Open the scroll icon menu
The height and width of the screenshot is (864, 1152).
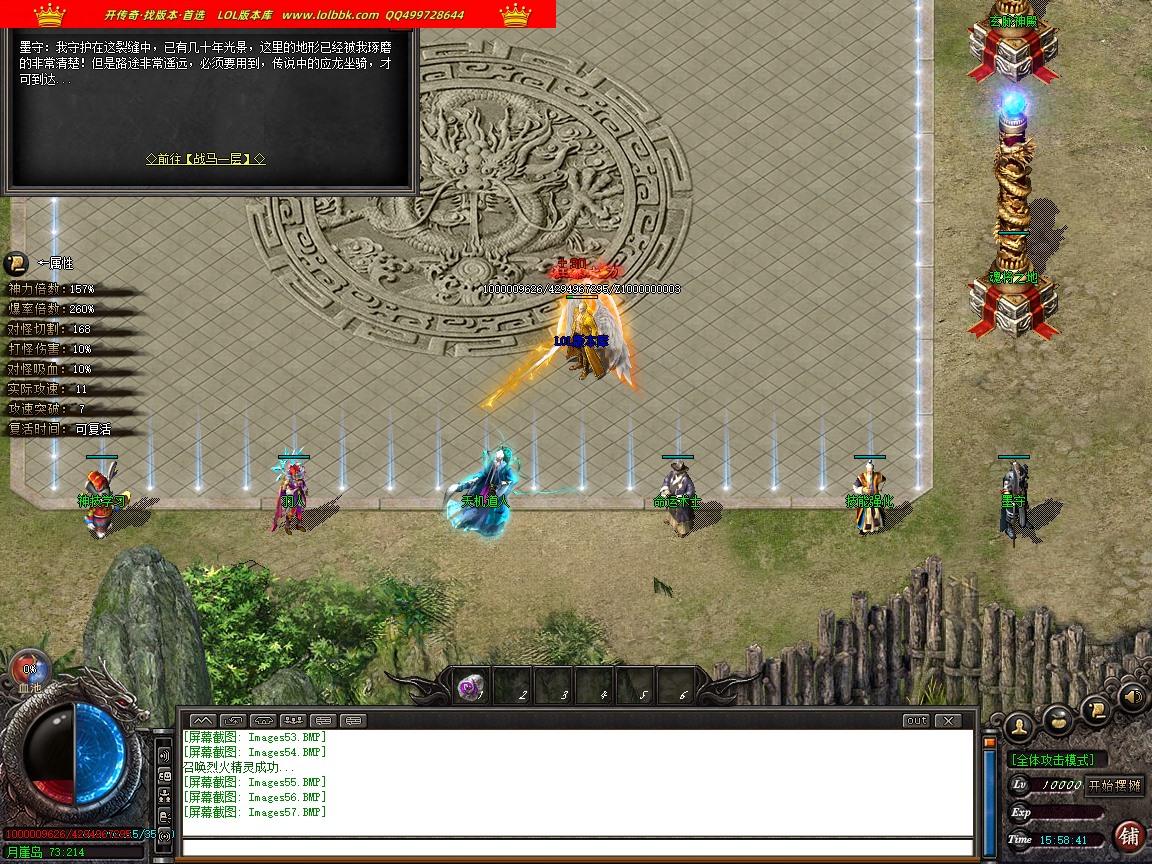pyautogui.click(x=1097, y=709)
